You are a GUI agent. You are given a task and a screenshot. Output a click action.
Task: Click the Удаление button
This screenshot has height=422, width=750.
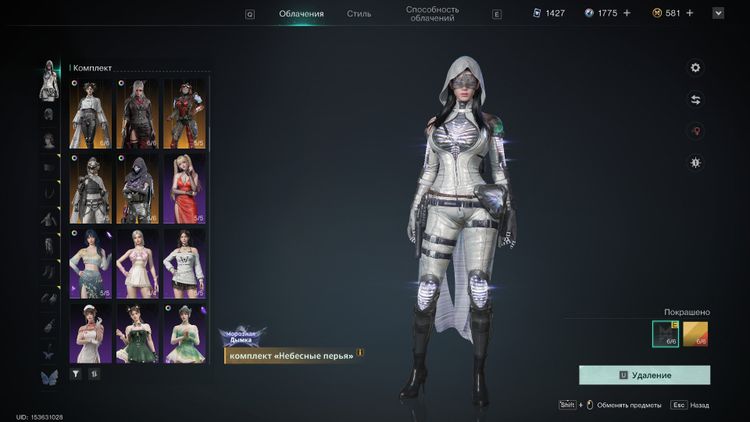pos(644,375)
